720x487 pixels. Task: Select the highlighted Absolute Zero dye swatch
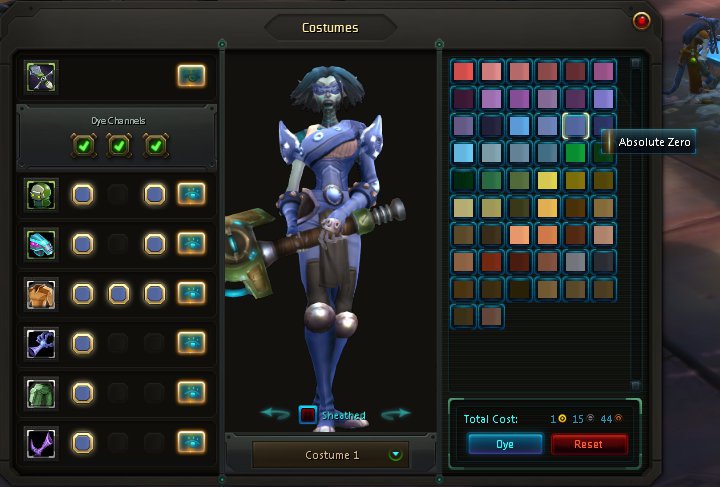click(x=575, y=125)
